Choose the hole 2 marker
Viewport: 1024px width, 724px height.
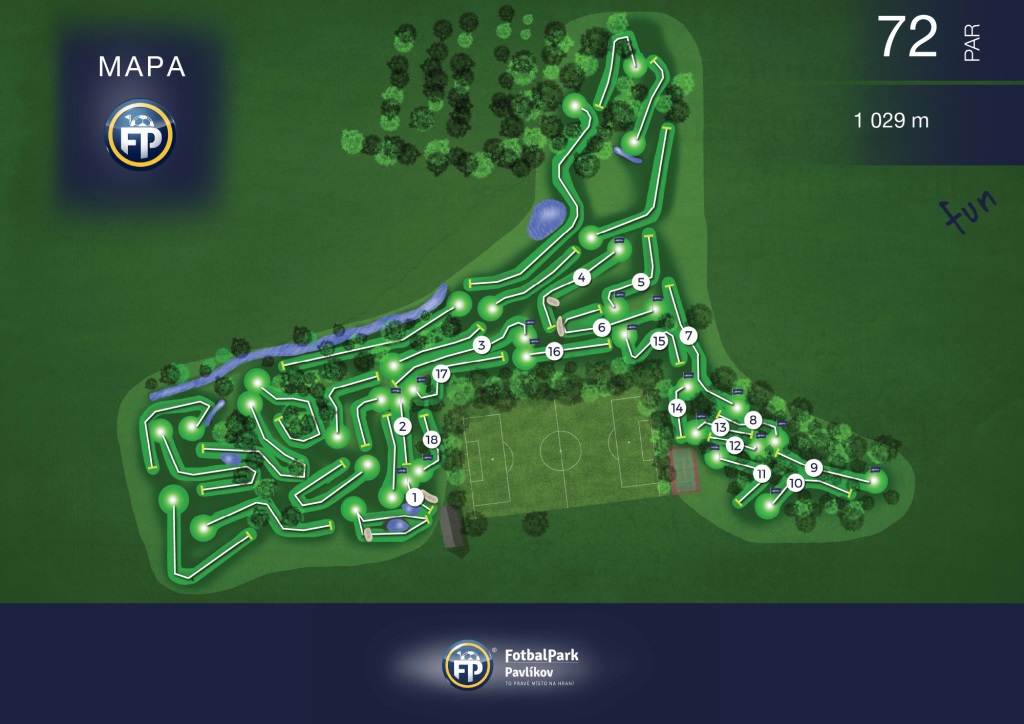(x=402, y=427)
